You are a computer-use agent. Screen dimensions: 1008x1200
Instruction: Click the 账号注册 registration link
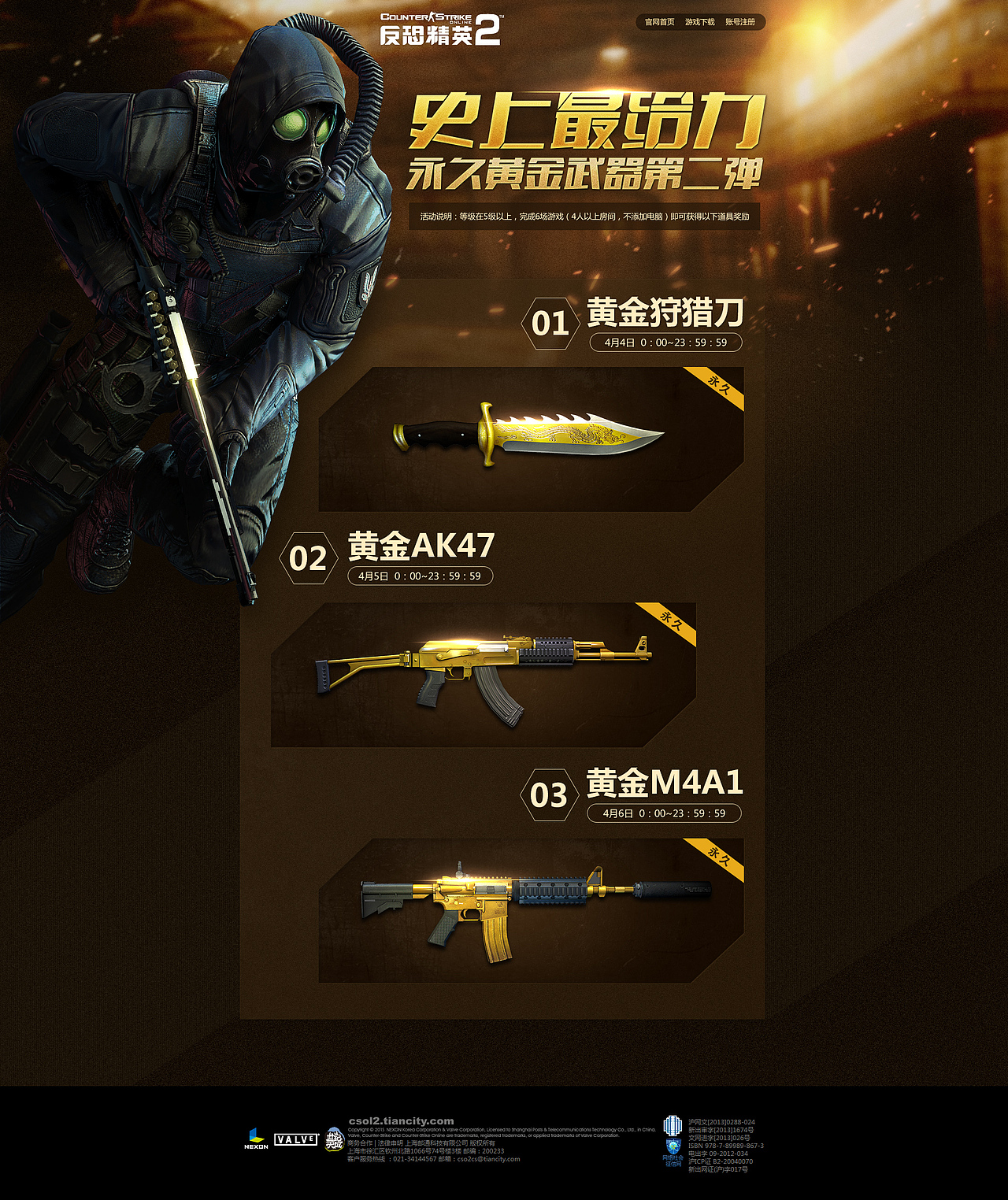(x=739, y=24)
